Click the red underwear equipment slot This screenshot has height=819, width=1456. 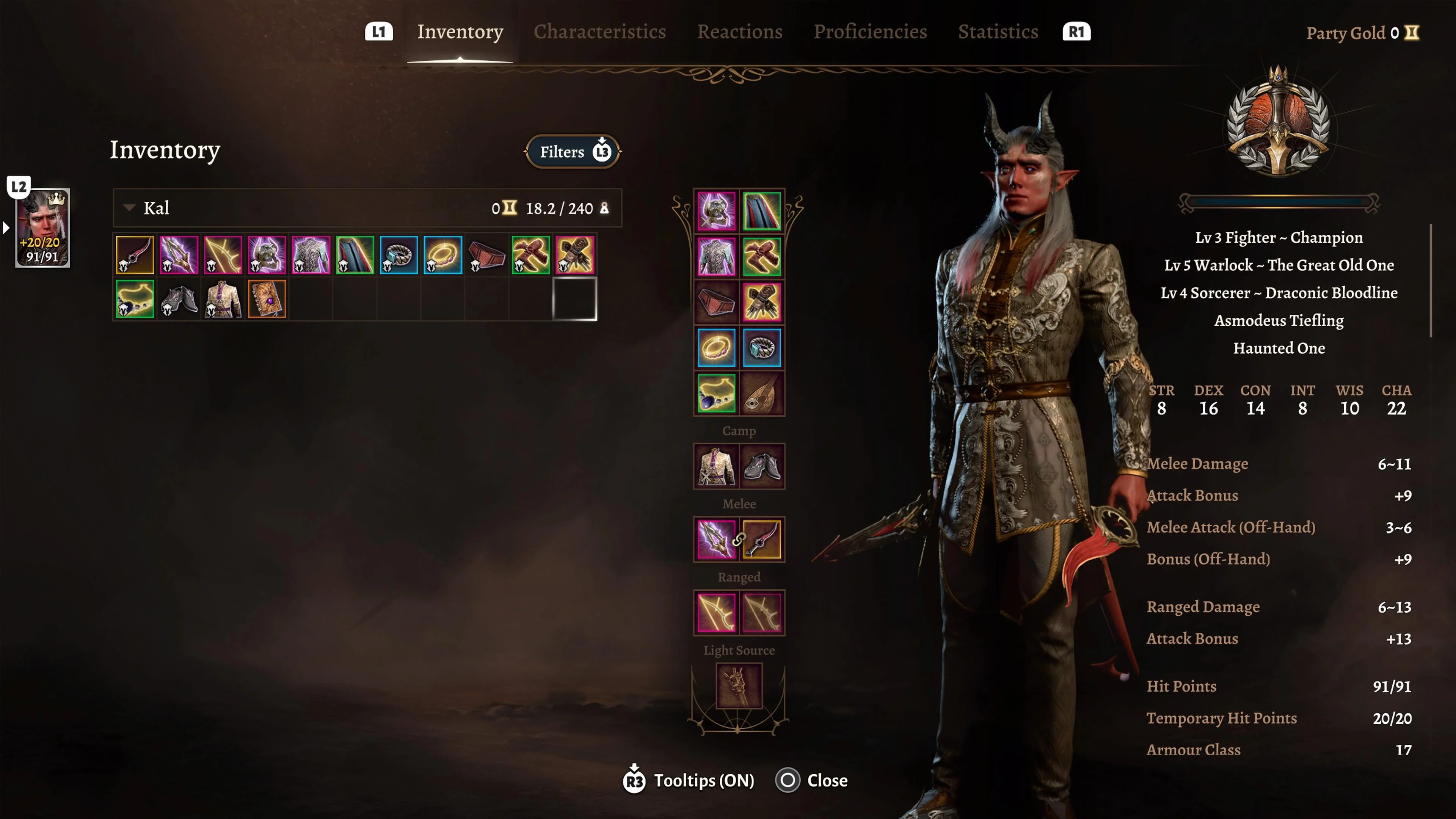716,301
